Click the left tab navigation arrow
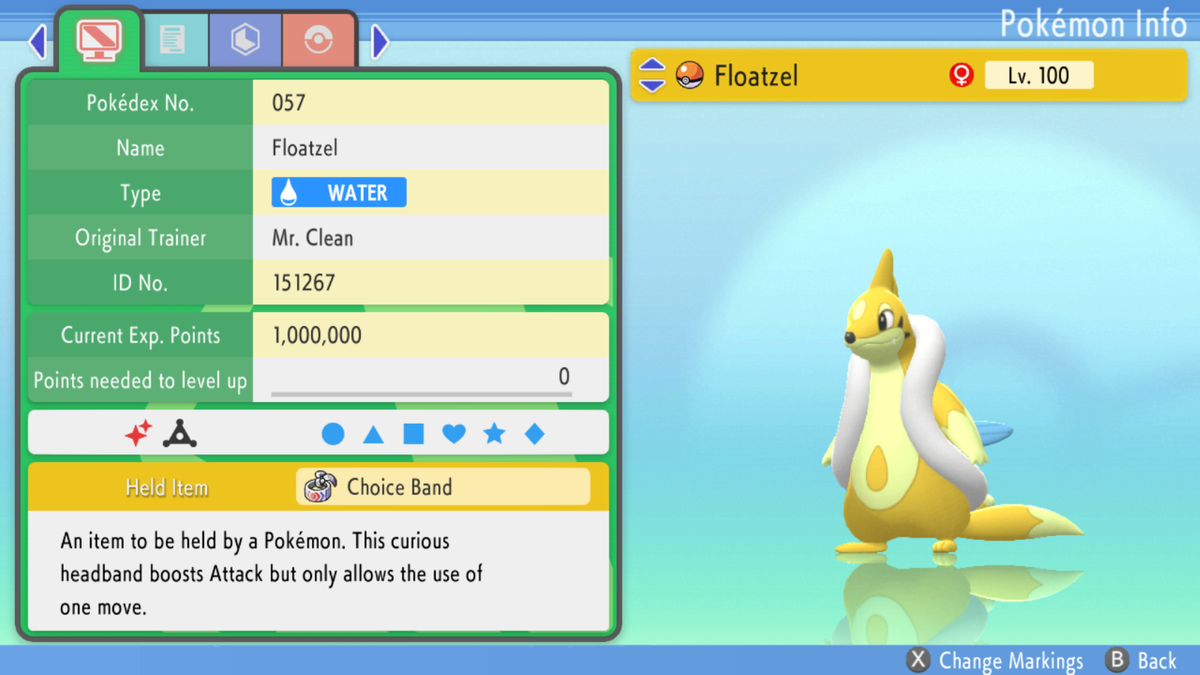 pos(38,41)
